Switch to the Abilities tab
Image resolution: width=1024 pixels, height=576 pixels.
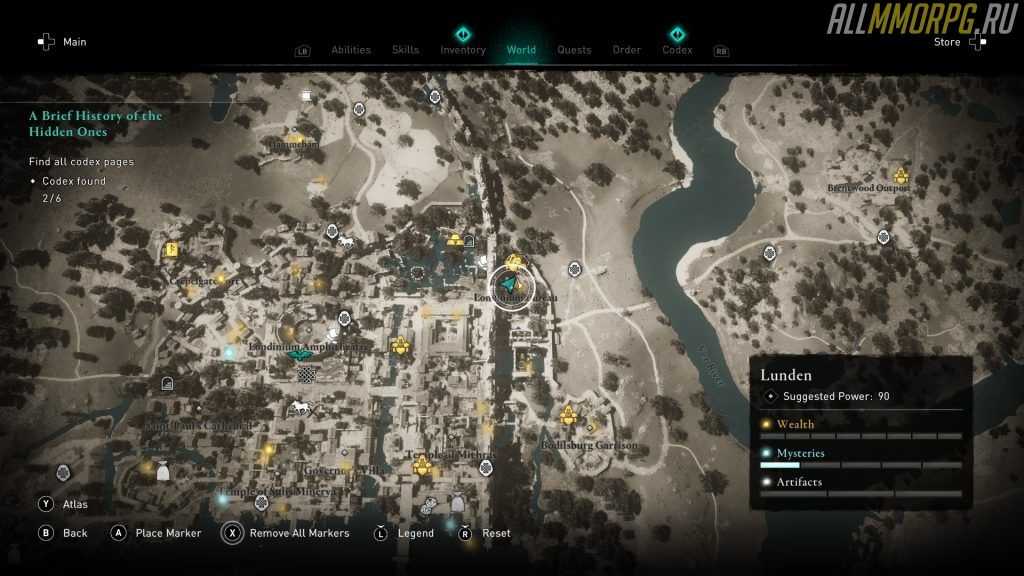350,50
